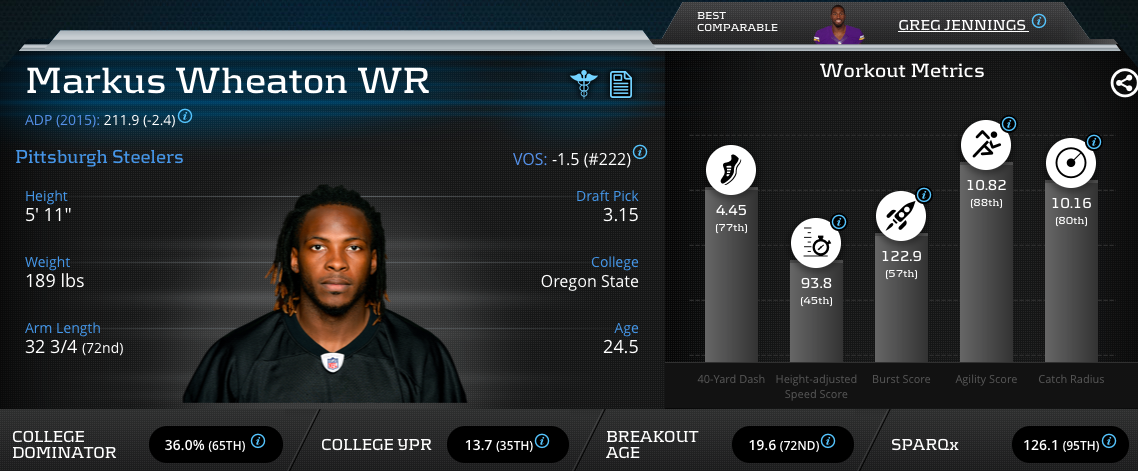1138x471 pixels.
Task: Open the news document icon
Action: (x=621, y=83)
